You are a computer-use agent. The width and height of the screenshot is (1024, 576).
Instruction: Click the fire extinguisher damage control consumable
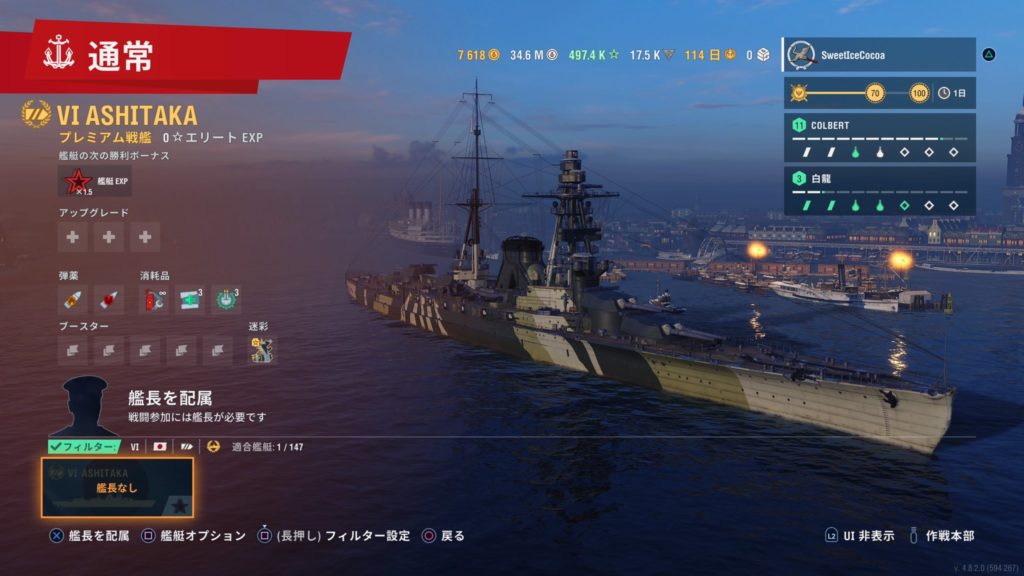154,298
